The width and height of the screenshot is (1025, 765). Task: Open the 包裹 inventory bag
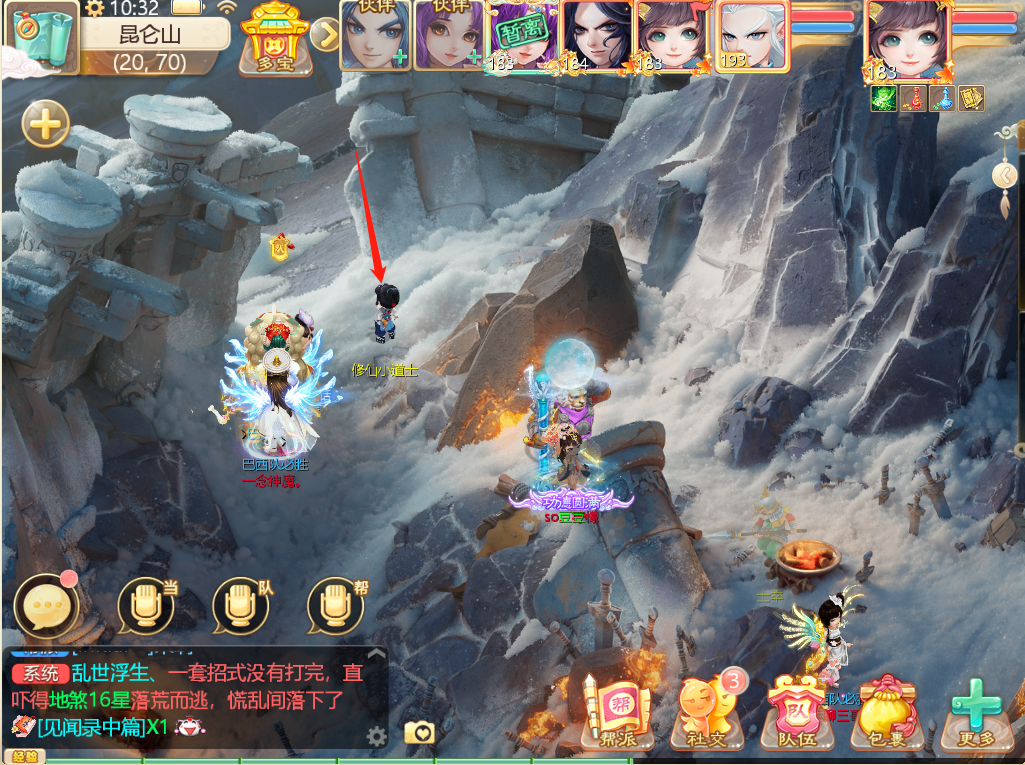pyautogui.click(x=883, y=712)
